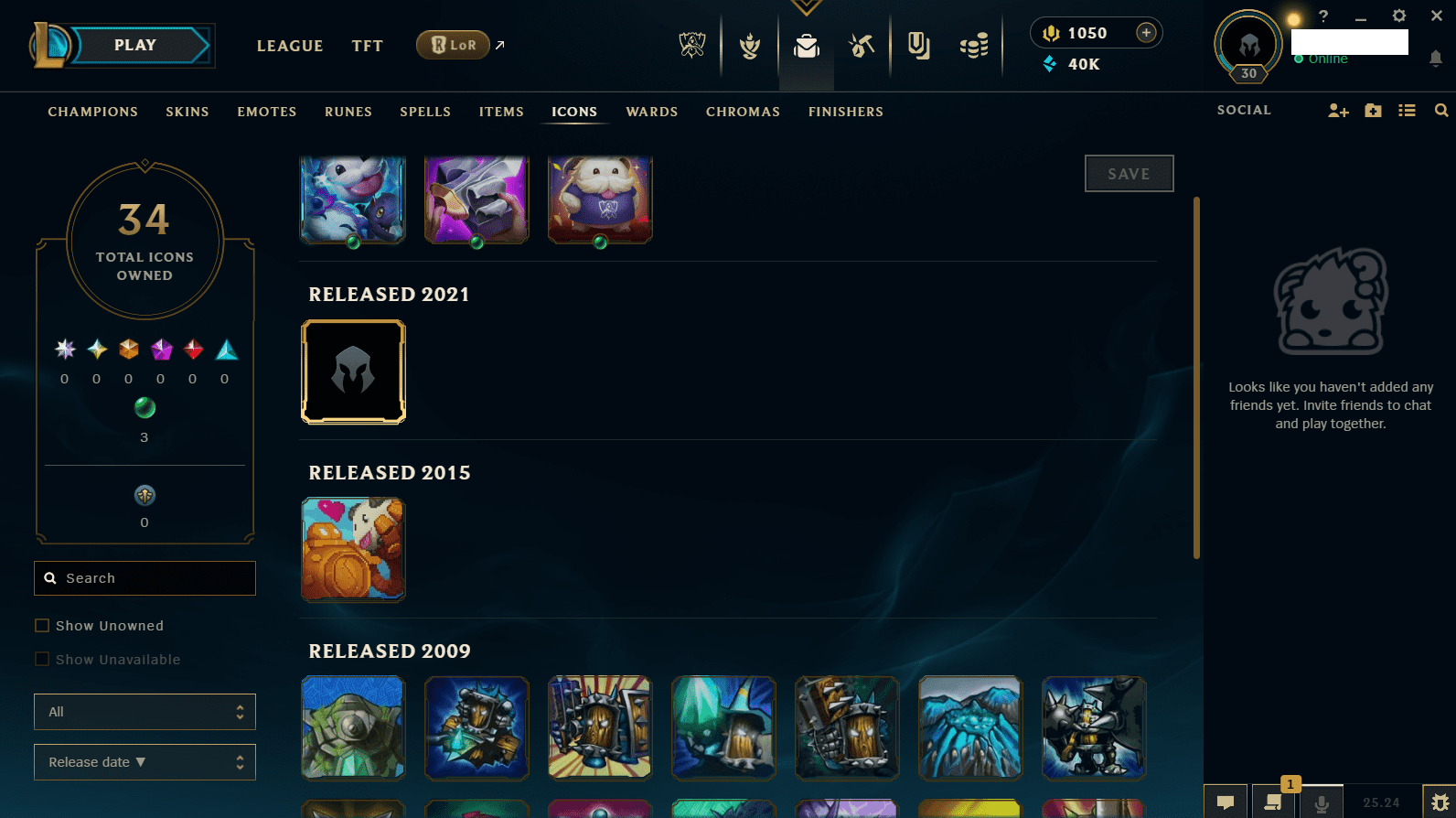Image resolution: width=1456 pixels, height=818 pixels.
Task: Open the All filter dropdown
Action: pyautogui.click(x=145, y=712)
